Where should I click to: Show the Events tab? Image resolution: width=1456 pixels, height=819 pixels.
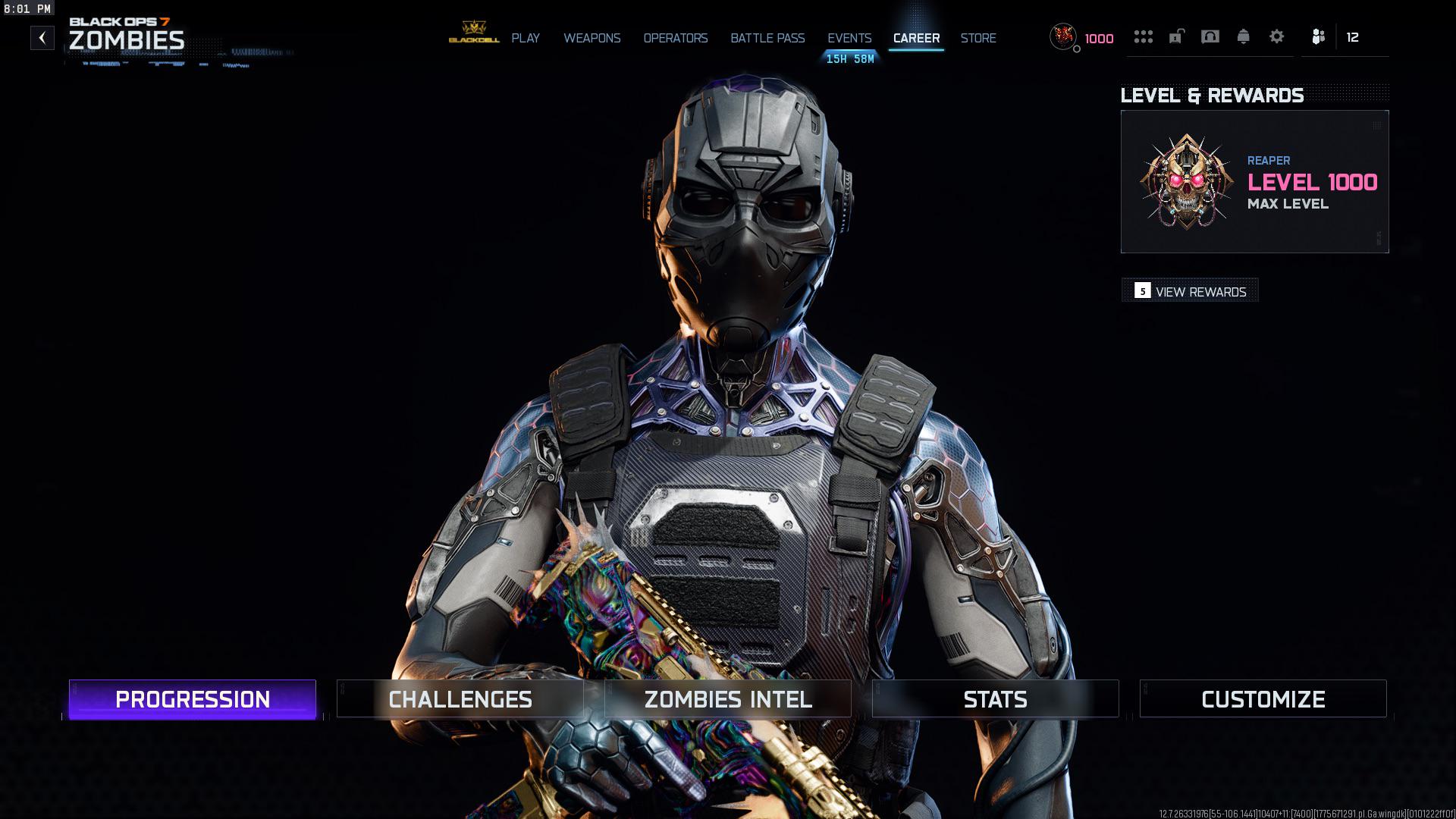click(849, 38)
